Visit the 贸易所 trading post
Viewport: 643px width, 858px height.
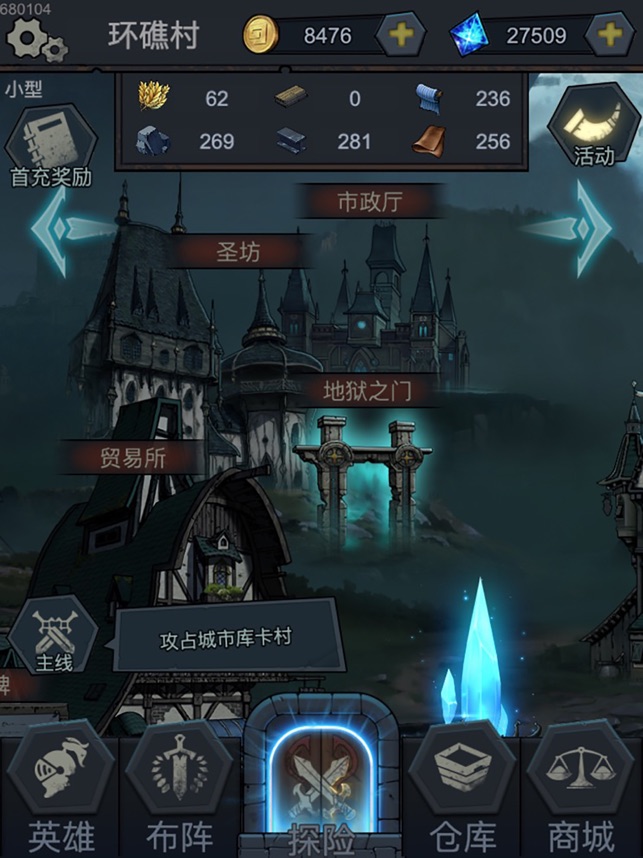click(133, 458)
